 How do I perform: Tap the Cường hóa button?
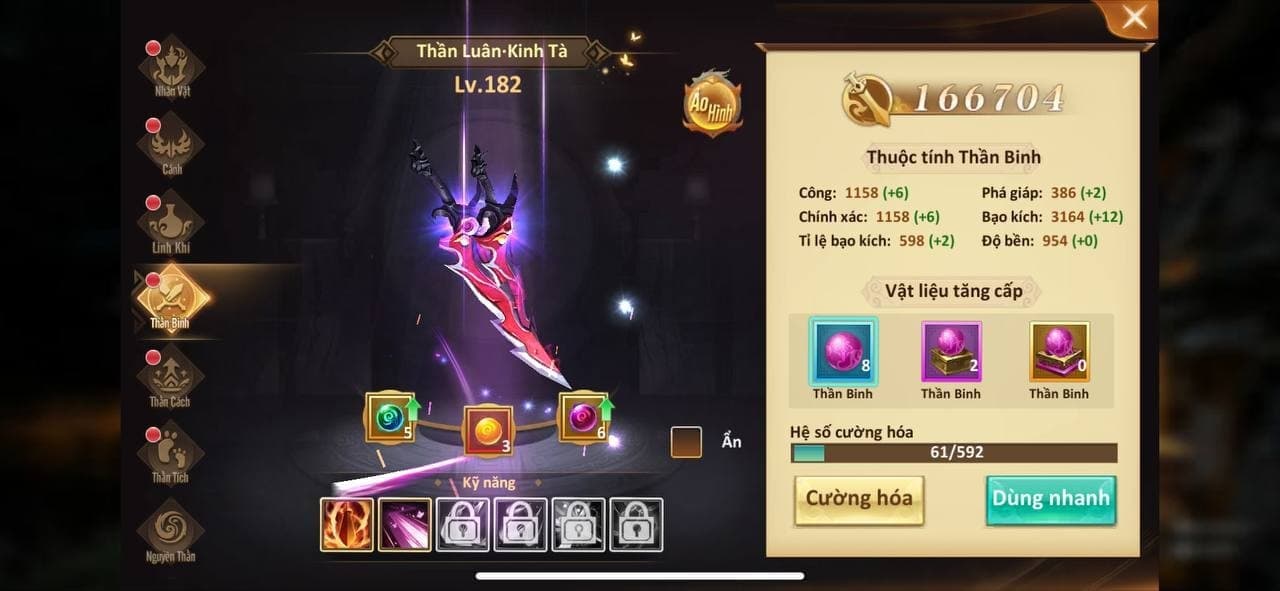pyautogui.click(x=859, y=499)
